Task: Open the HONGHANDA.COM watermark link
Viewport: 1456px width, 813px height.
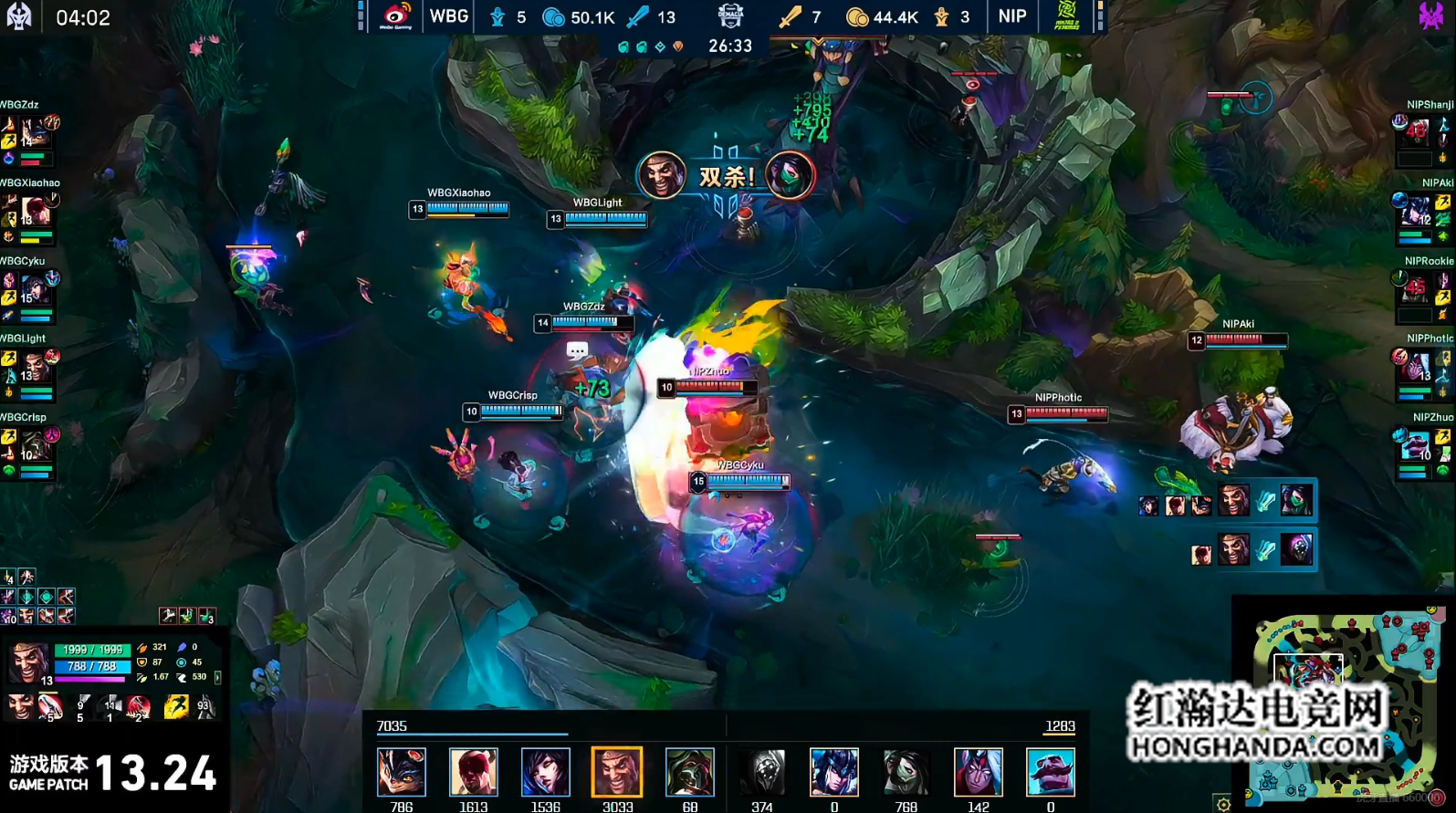Action: tap(1256, 746)
